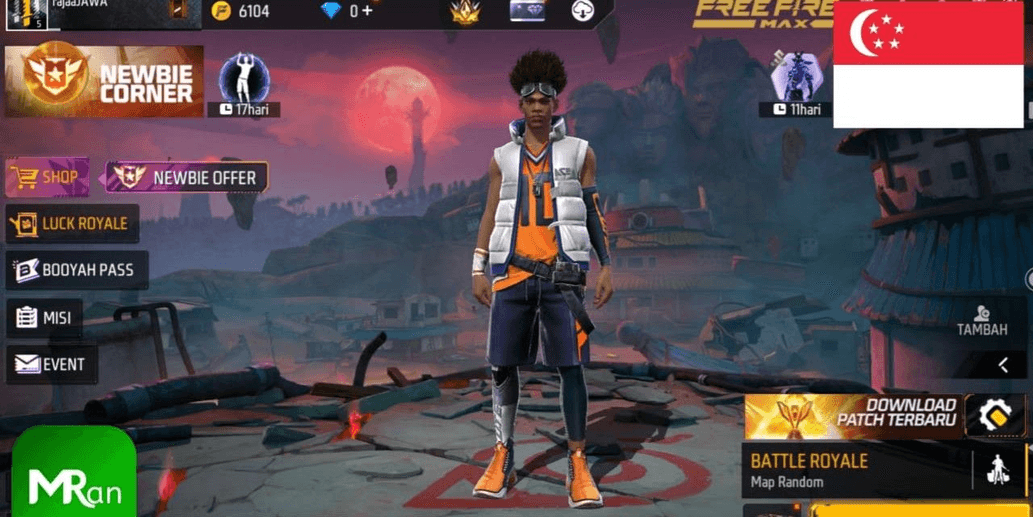Open the golden rank emblem icon
1033x517 pixels.
[x=464, y=12]
